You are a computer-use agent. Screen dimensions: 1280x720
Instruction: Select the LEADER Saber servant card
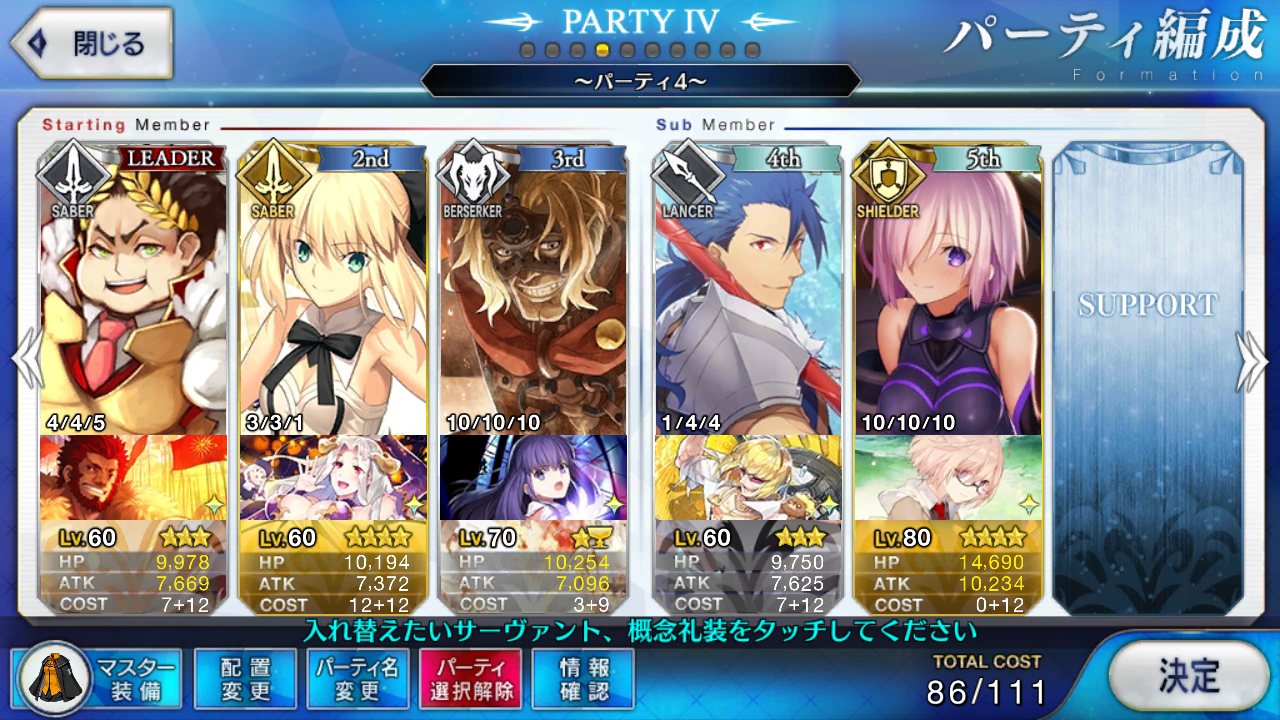[133, 290]
